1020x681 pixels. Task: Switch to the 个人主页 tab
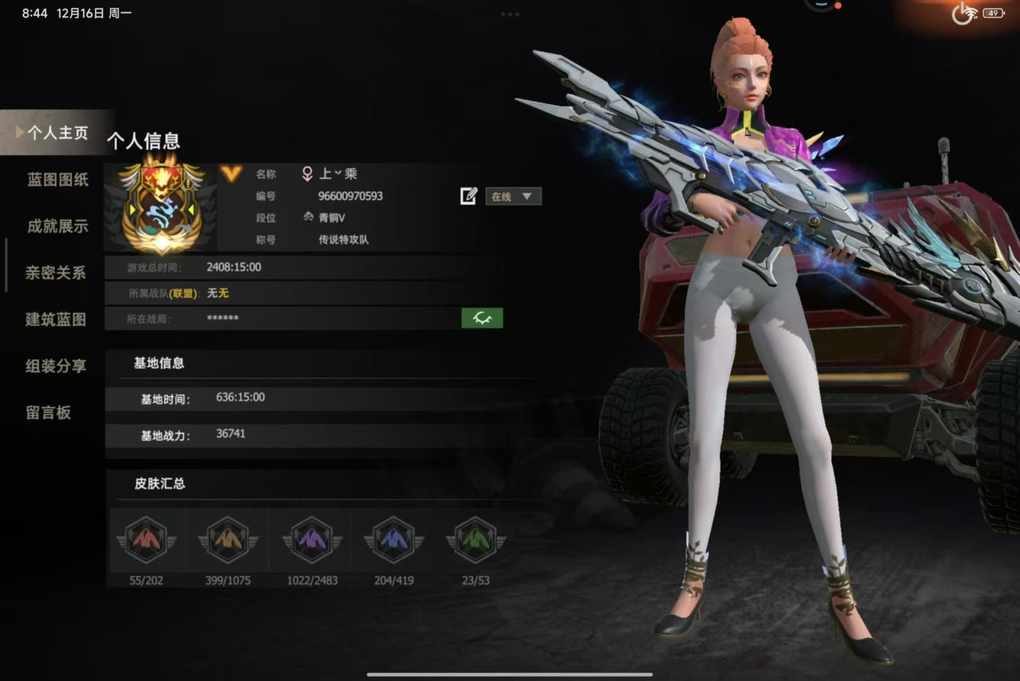(58, 133)
